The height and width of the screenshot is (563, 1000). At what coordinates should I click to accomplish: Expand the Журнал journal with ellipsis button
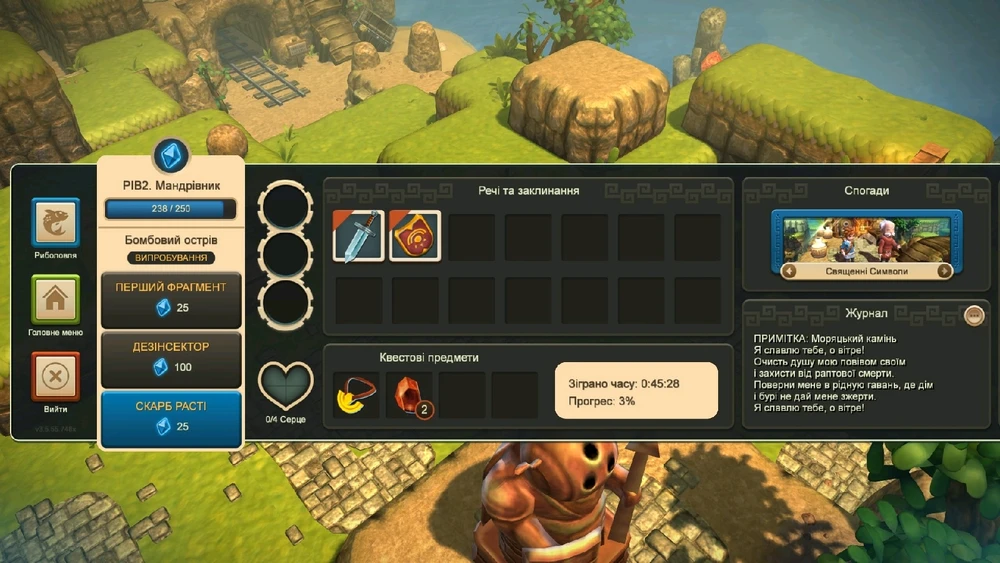pos(974,315)
